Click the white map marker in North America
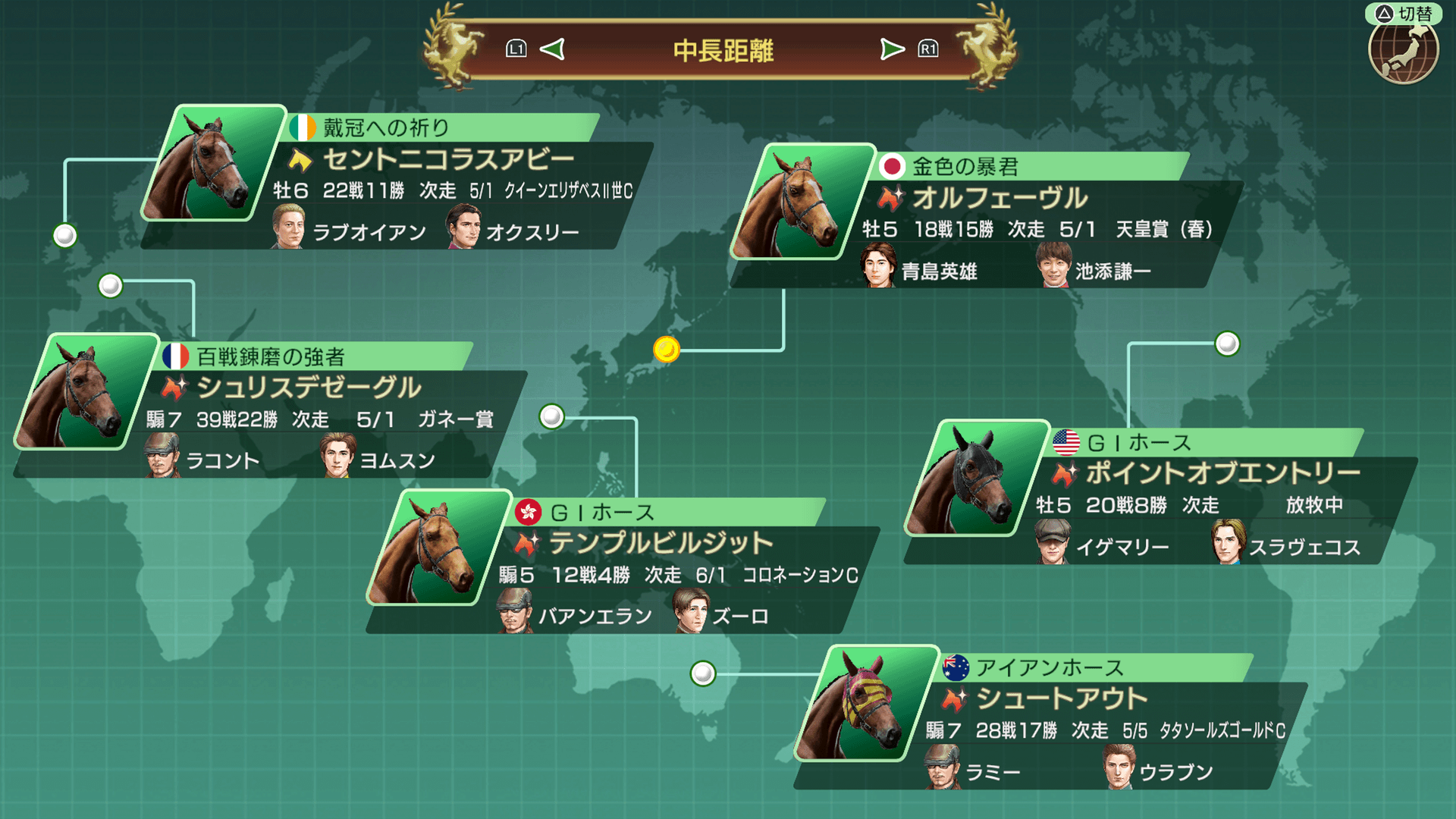 [x=1227, y=344]
